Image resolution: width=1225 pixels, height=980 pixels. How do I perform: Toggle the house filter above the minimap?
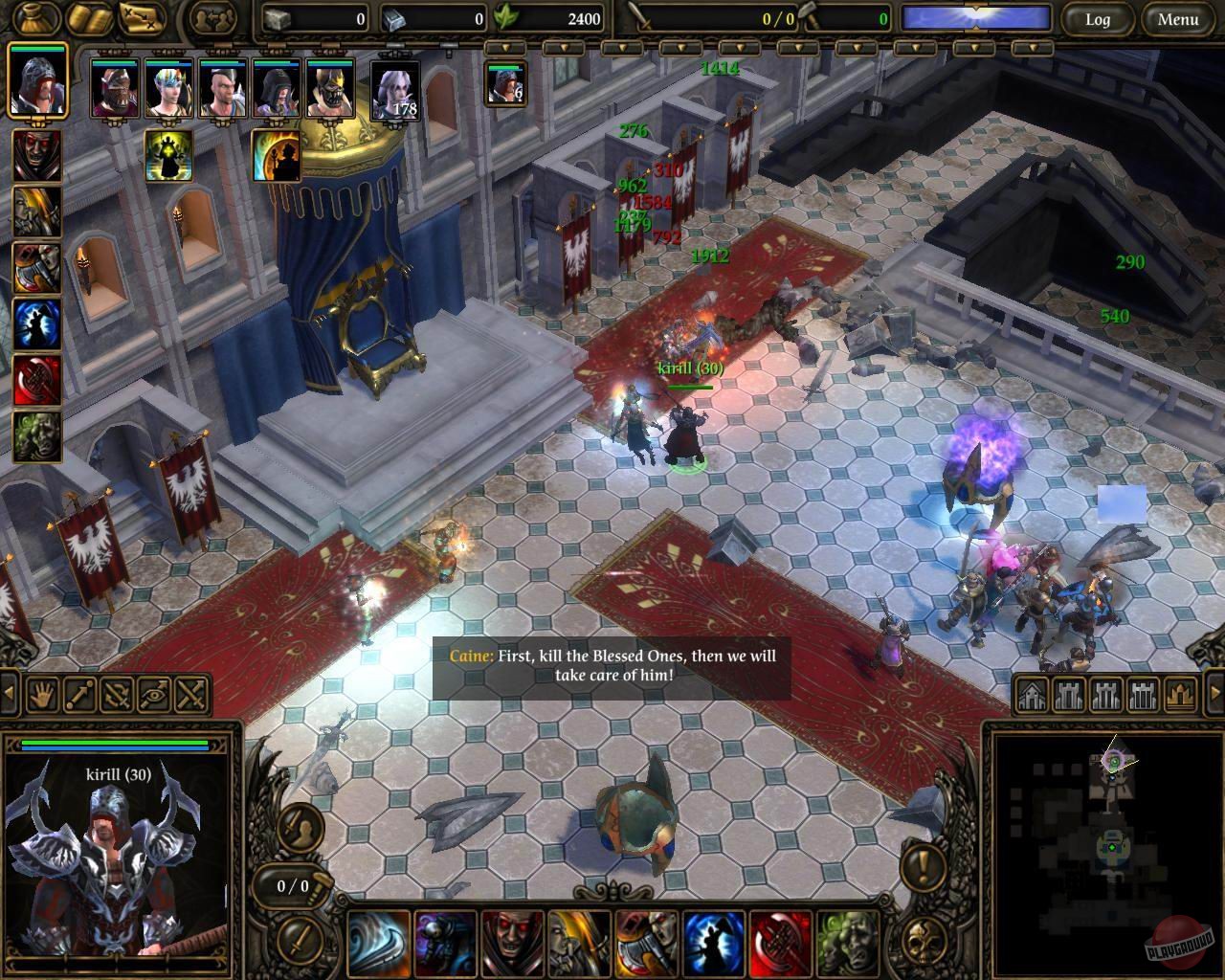pos(1032,694)
